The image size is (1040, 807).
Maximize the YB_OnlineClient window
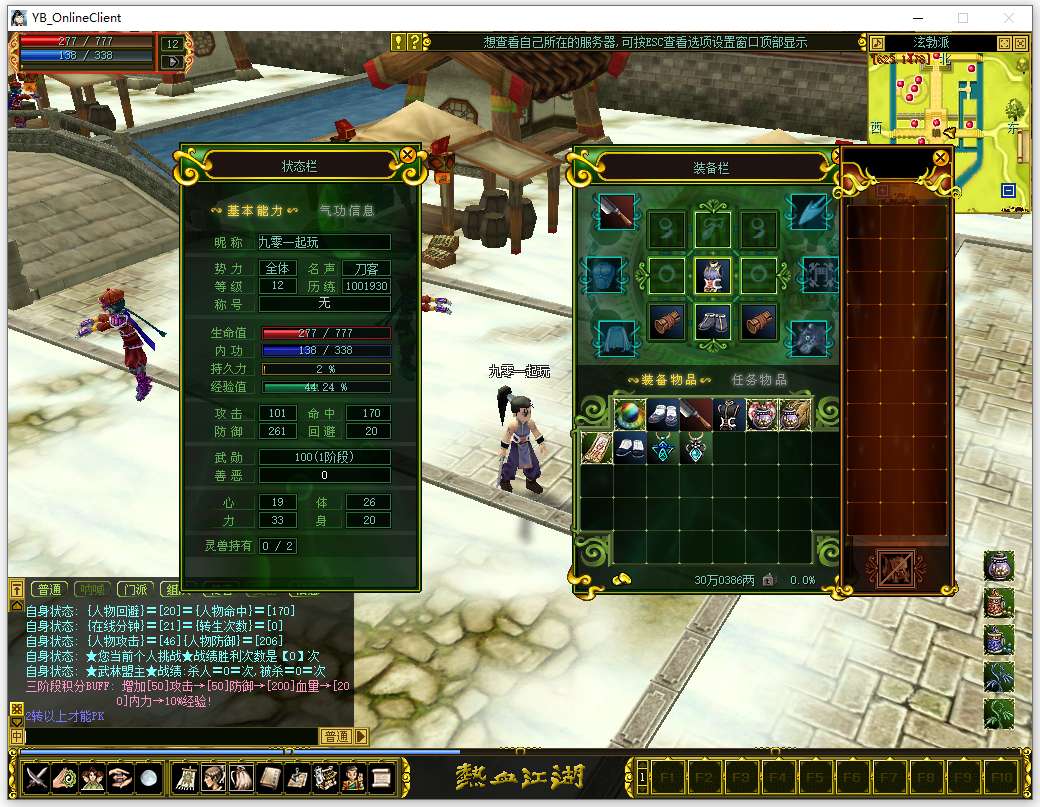[x=963, y=18]
